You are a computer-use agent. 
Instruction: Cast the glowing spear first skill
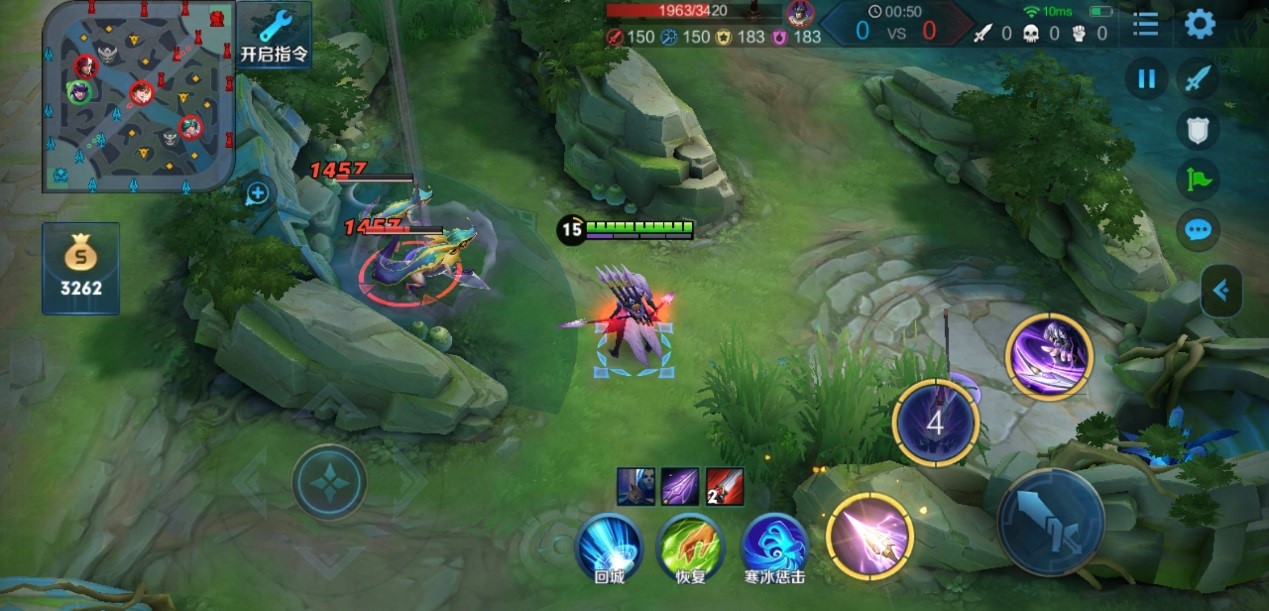pyautogui.click(x=870, y=537)
